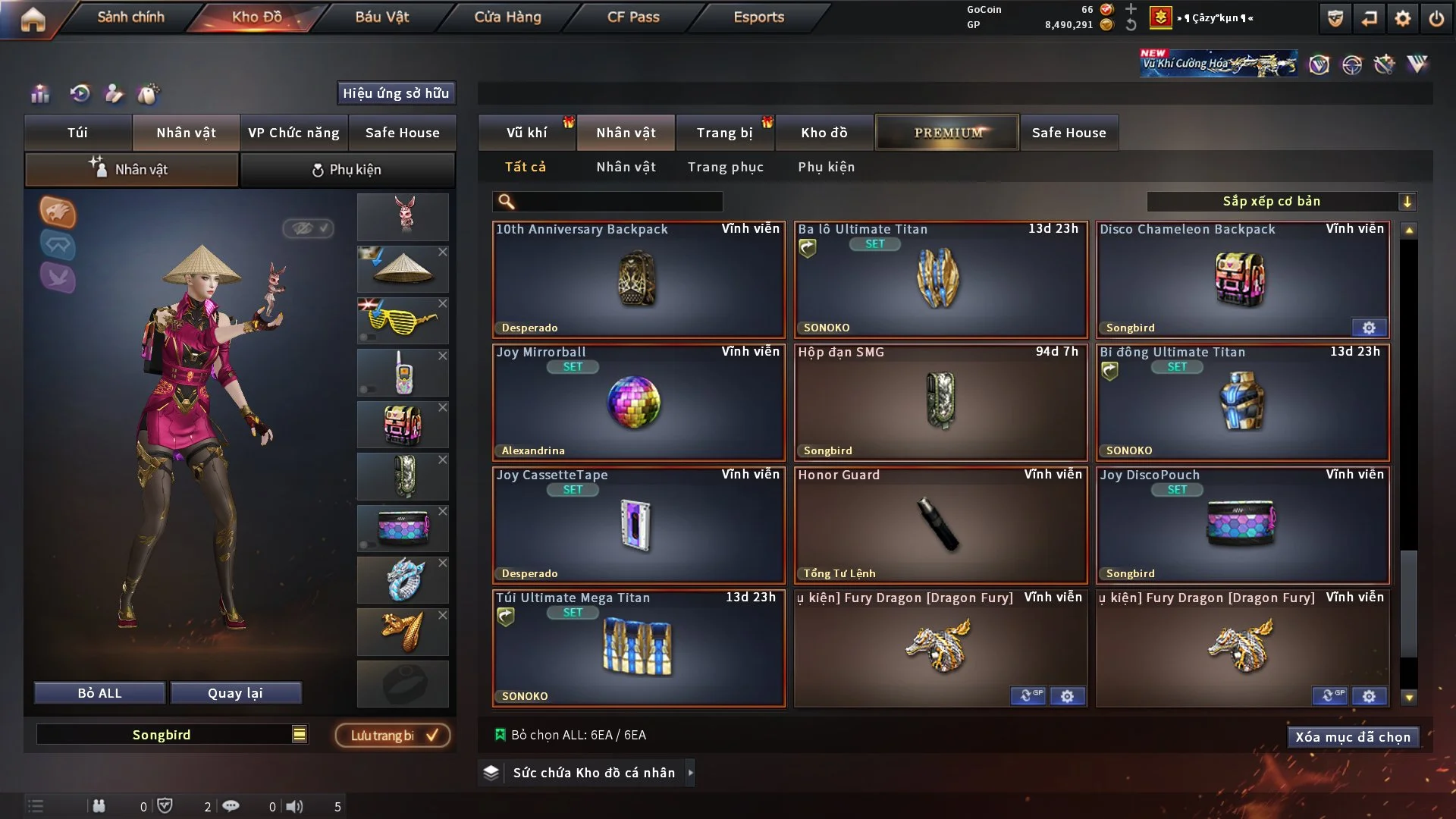Filter by Trang phục category
The image size is (1456, 819).
click(x=725, y=167)
